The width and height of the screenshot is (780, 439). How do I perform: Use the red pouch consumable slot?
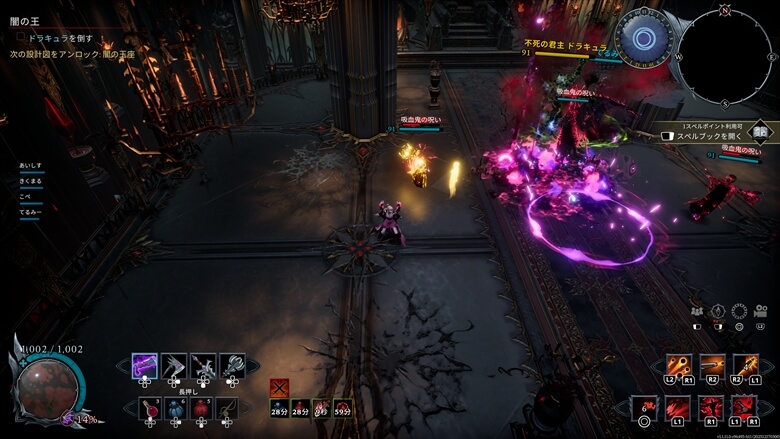tap(202, 407)
